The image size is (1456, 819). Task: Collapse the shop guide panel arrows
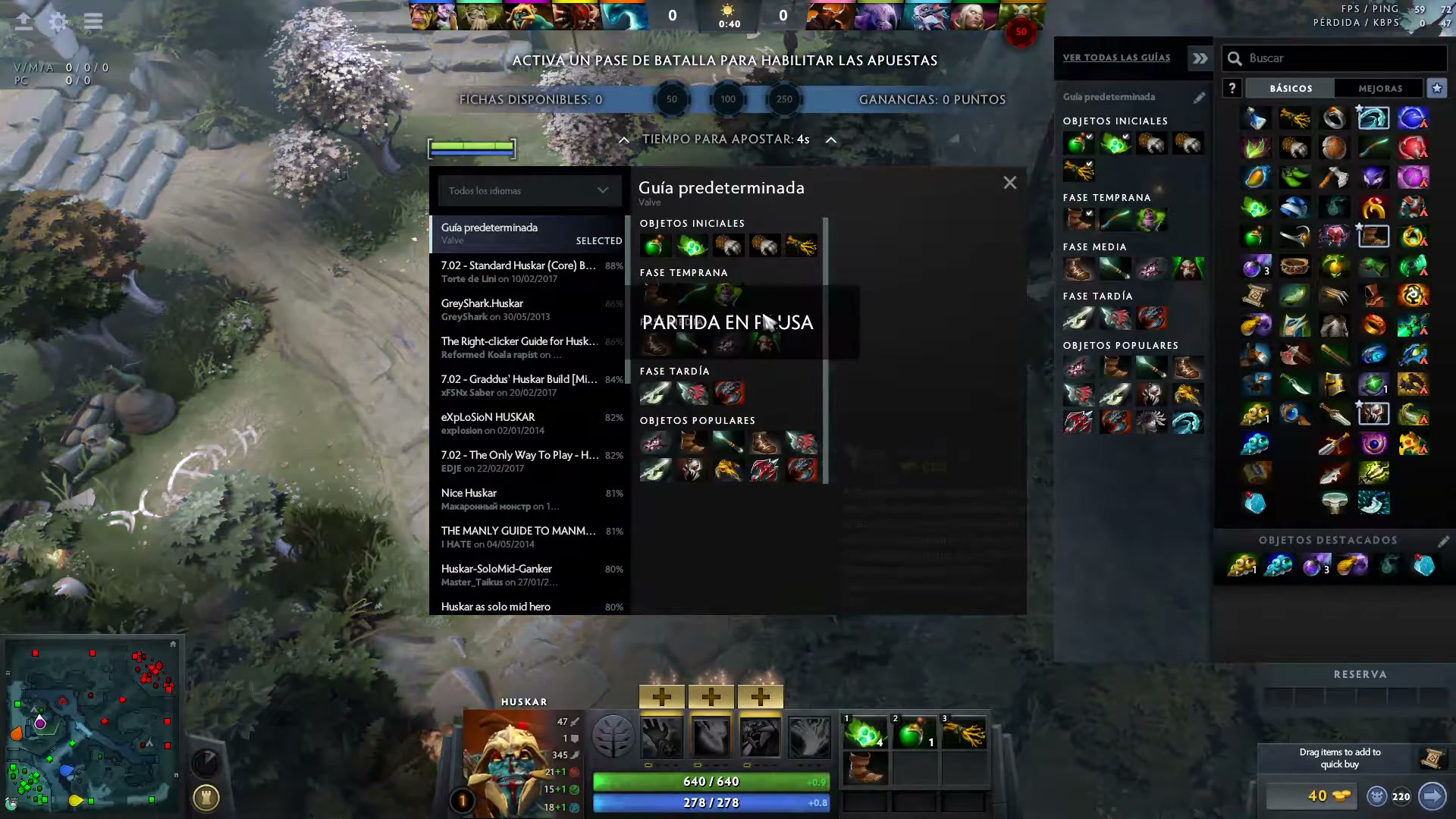click(x=1200, y=58)
